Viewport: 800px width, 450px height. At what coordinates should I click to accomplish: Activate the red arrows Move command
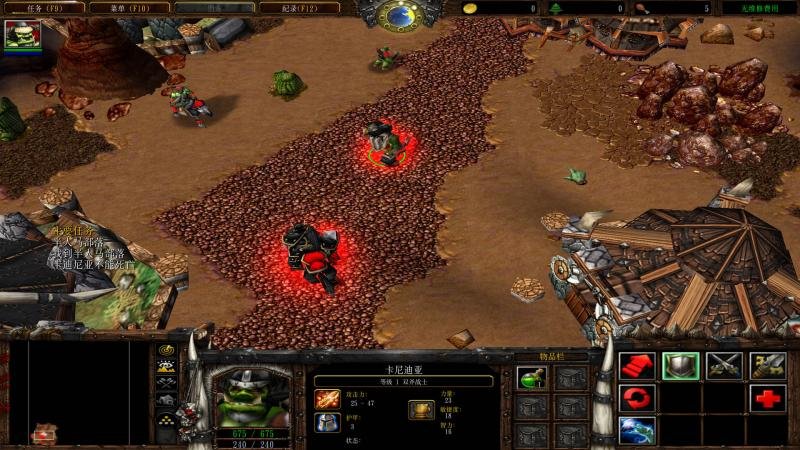click(635, 366)
